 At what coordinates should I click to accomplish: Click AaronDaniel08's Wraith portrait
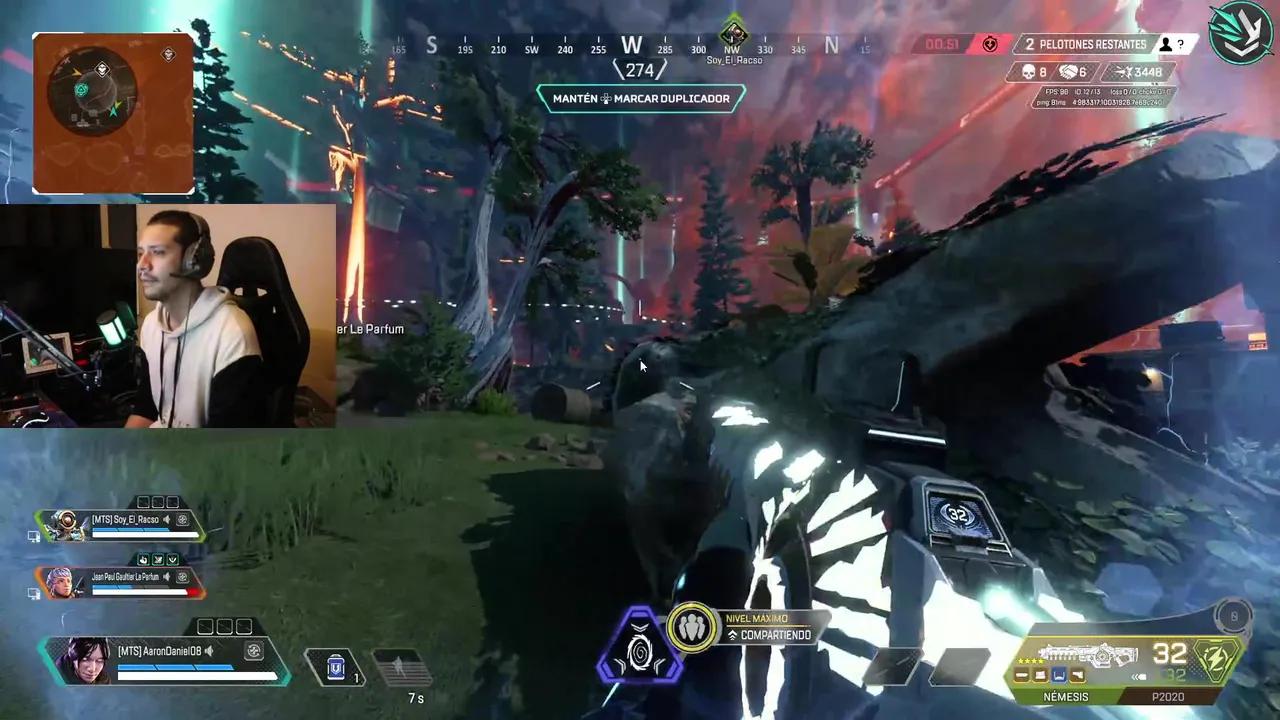[x=87, y=659]
